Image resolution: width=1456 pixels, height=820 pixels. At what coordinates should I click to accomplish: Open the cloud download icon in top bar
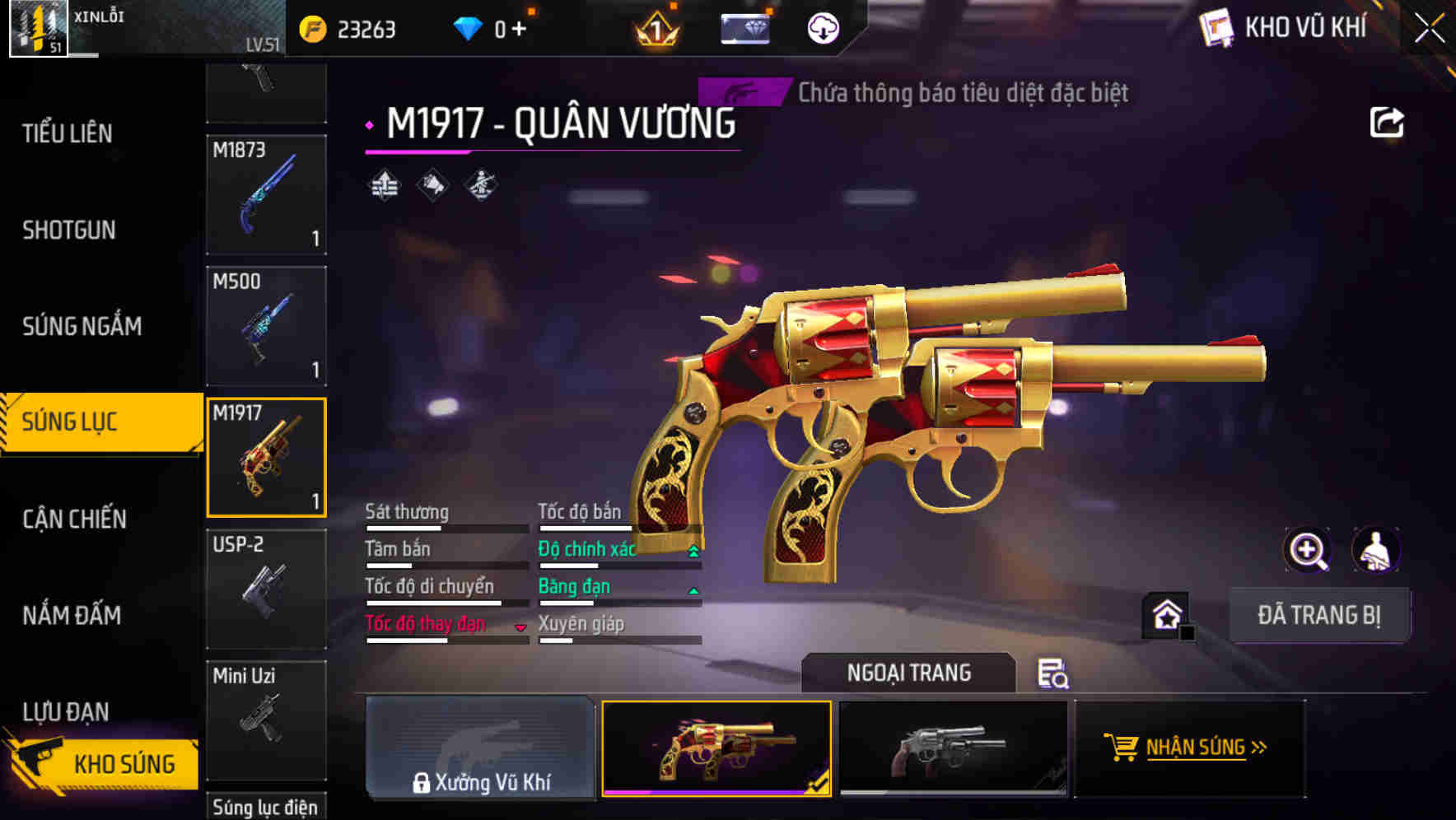(821, 28)
